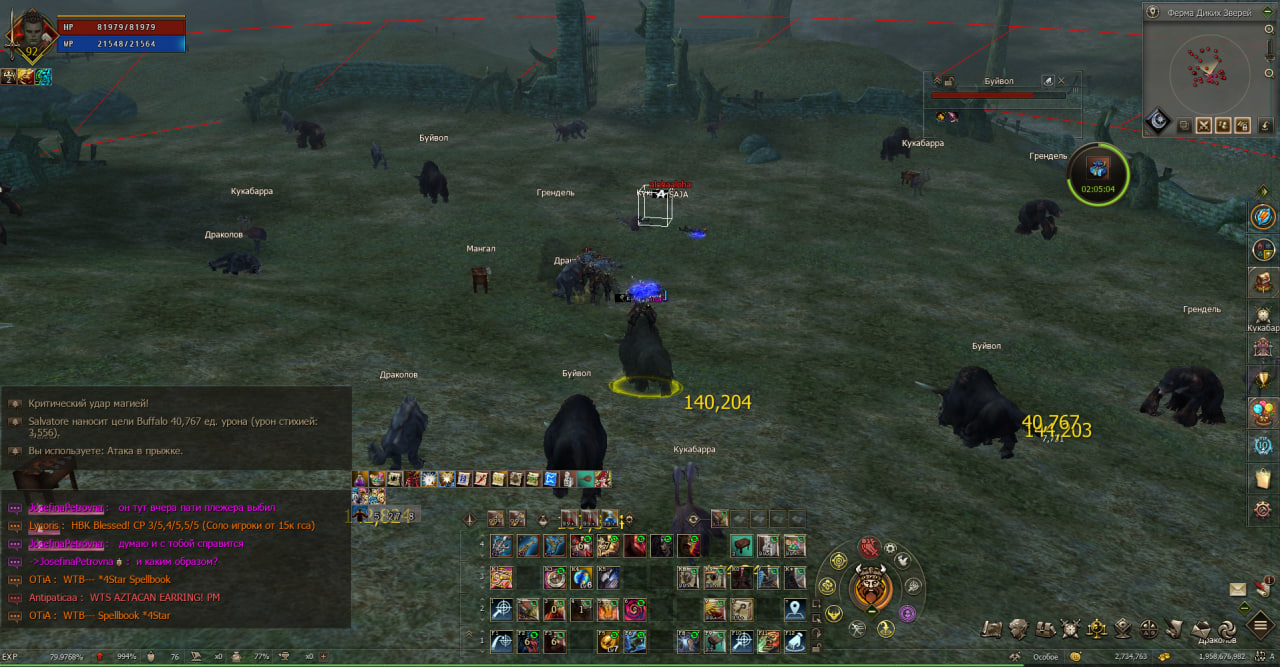This screenshot has height=667, width=1280.
Task: Select the map pin icon on bar 2
Action: tap(795, 609)
